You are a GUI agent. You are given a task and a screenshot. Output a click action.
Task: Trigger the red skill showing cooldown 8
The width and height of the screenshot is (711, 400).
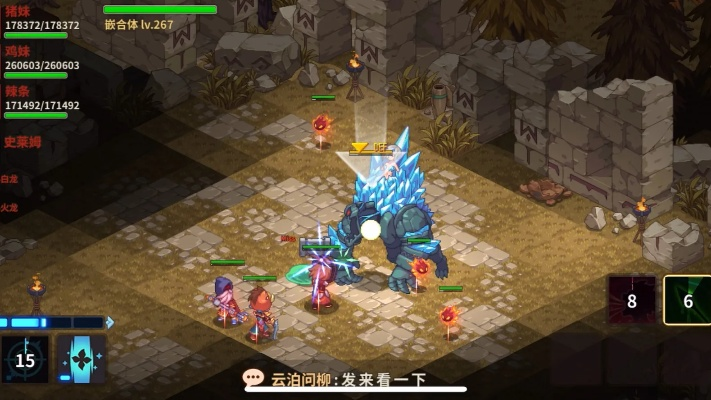[632, 300]
